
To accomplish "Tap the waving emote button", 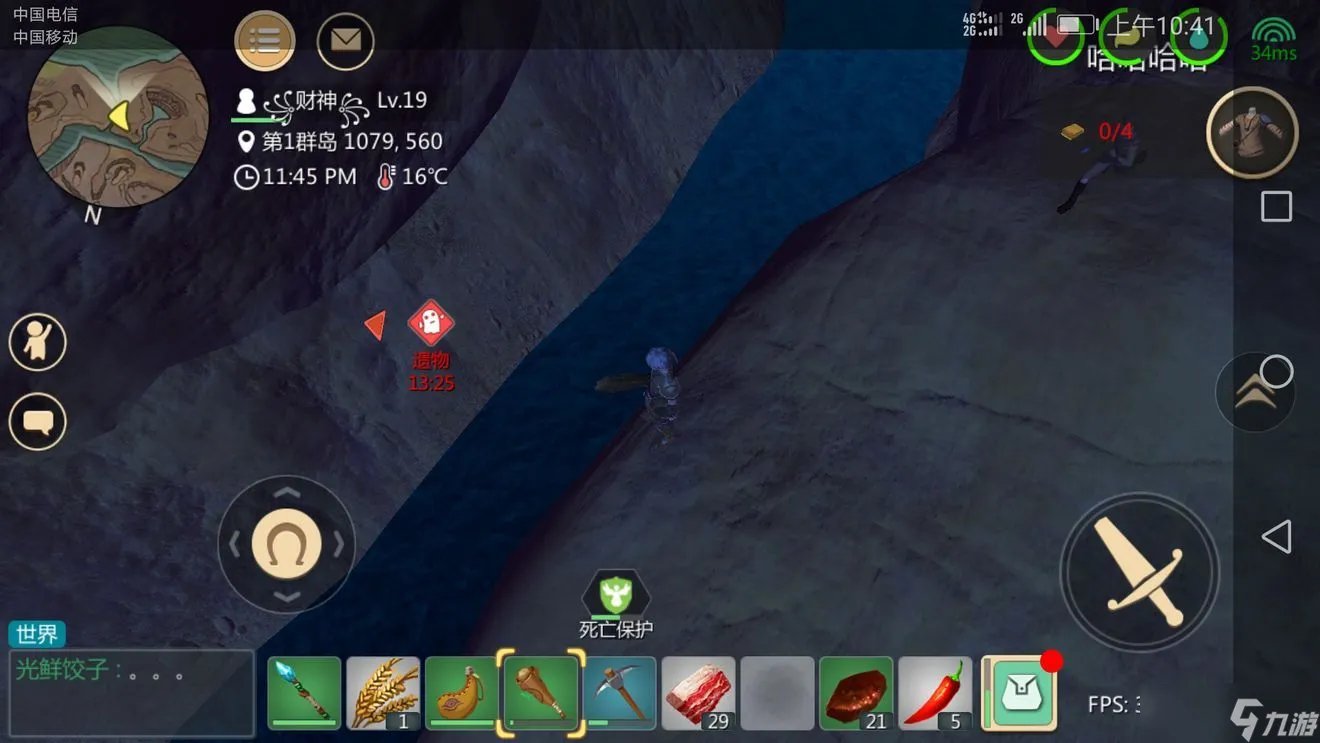I will tap(38, 342).
